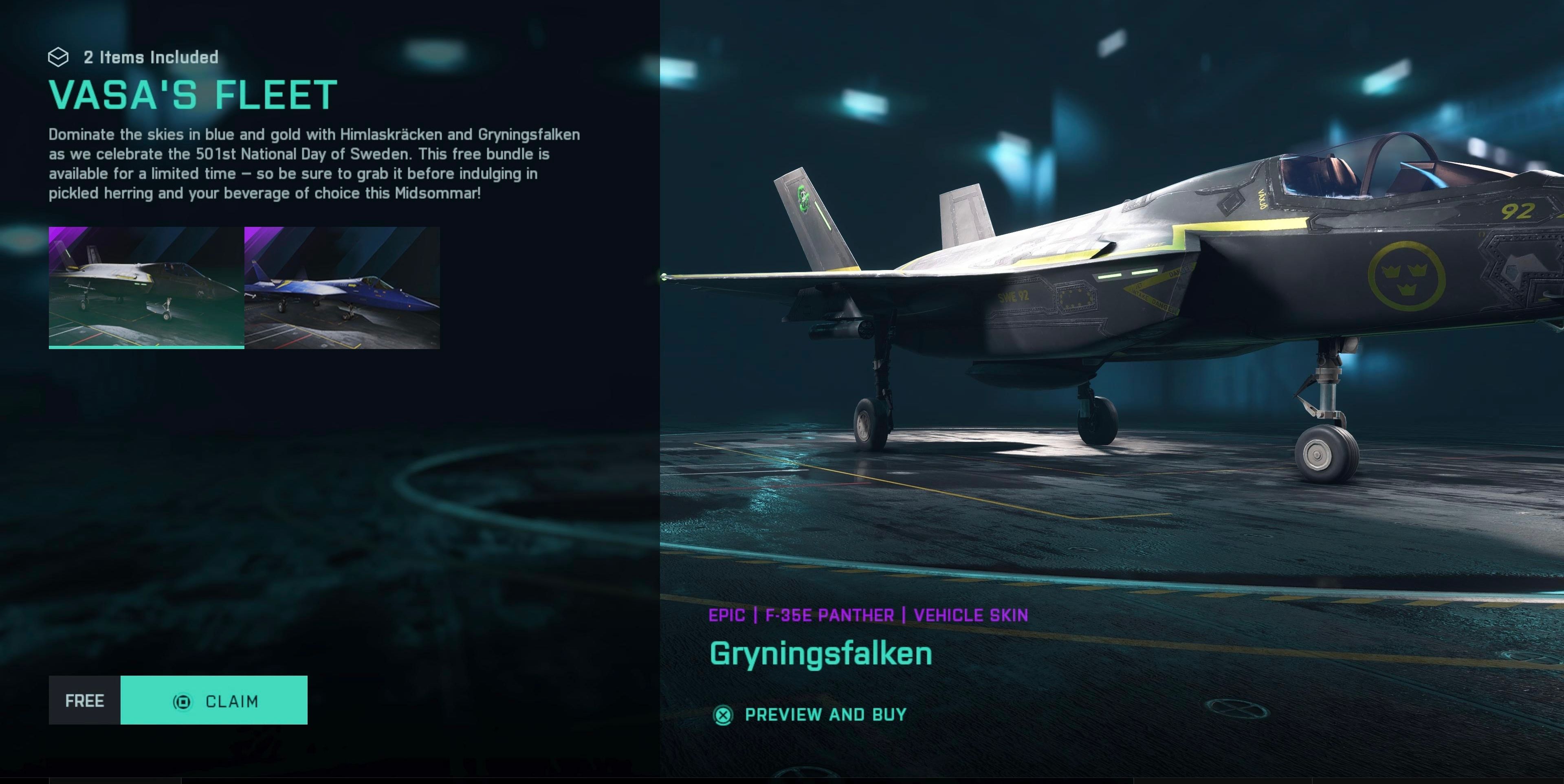The image size is (1564, 784).
Task: Open PREVIEW AND BUY for Gryningsfalken
Action: 825,714
